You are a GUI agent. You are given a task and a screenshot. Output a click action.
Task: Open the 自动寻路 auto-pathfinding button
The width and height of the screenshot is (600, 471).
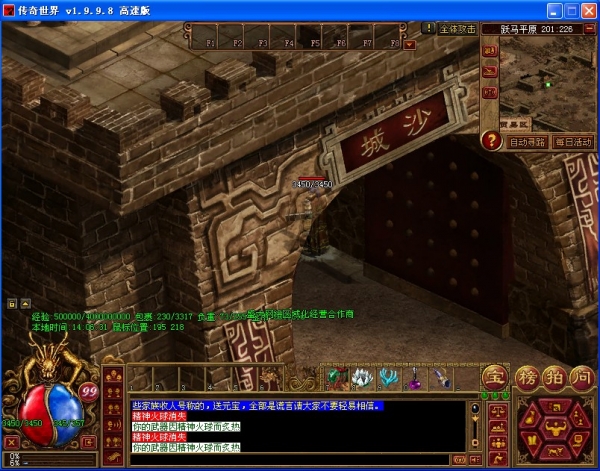tap(527, 142)
